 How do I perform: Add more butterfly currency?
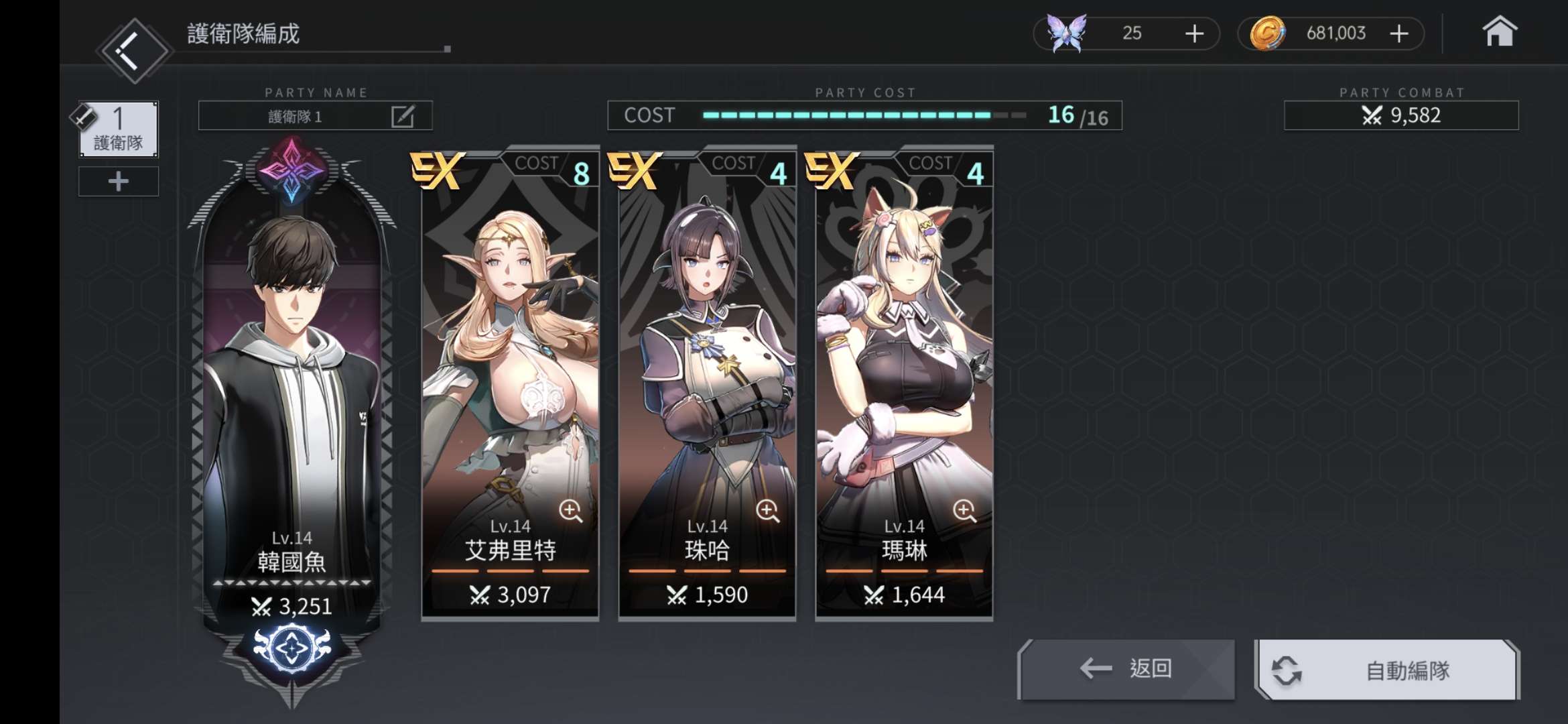1194,34
